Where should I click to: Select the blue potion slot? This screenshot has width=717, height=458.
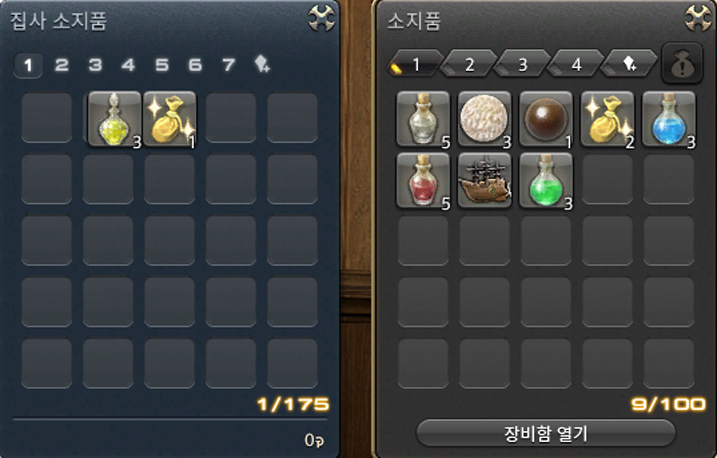point(668,117)
